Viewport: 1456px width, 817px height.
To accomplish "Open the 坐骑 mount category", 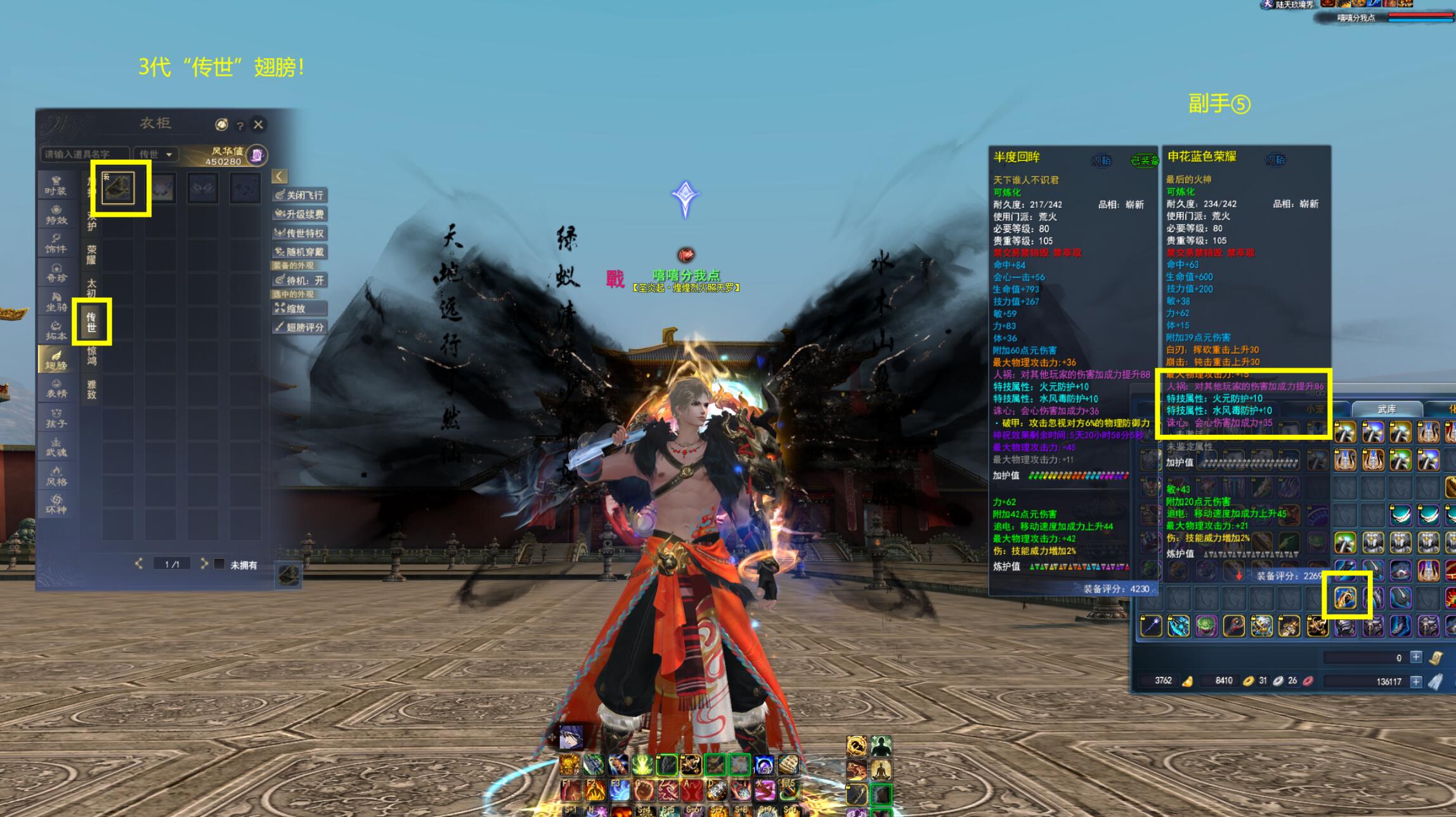I will coord(56,302).
